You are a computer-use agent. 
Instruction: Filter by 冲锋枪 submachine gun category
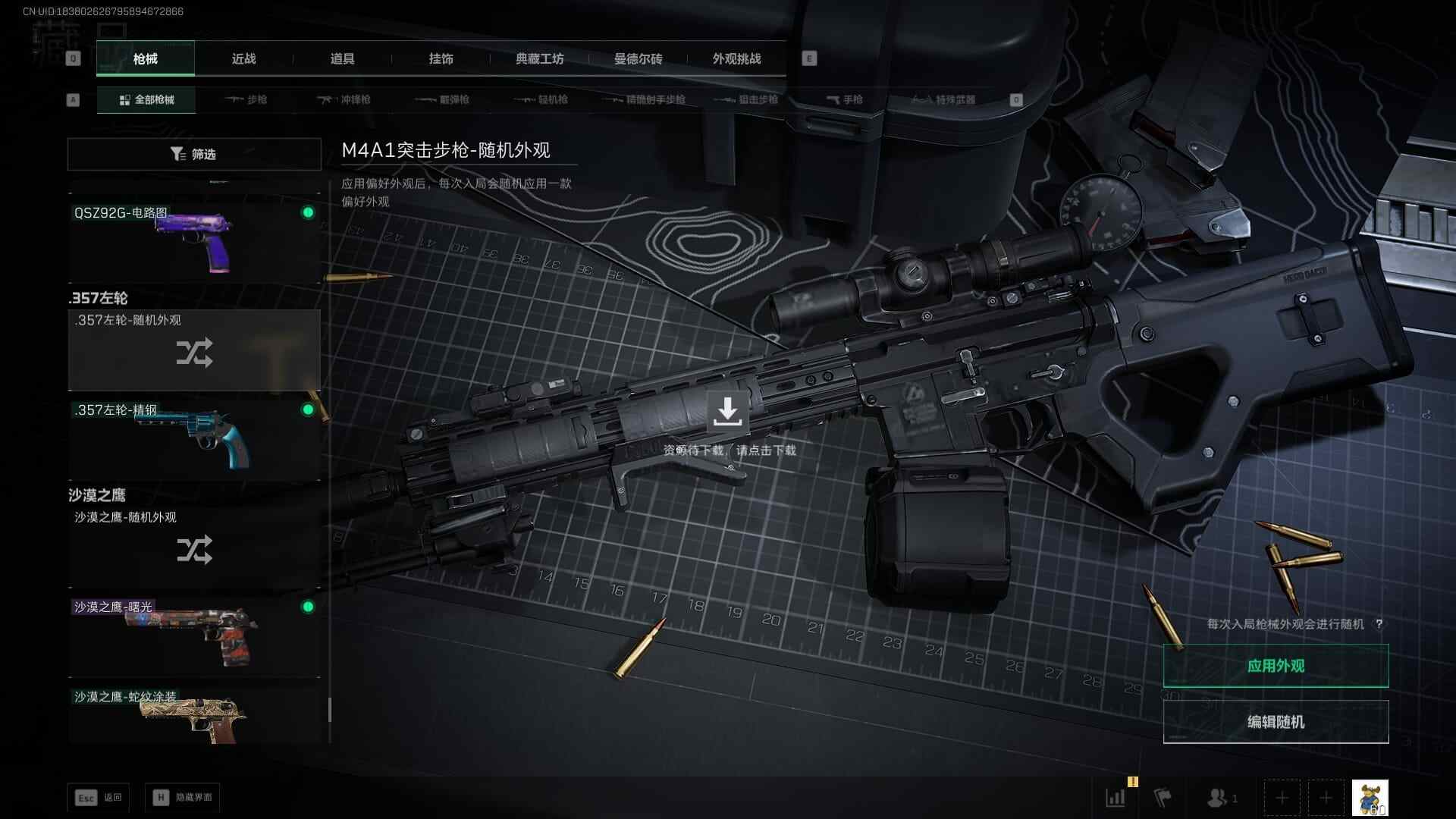[345, 99]
